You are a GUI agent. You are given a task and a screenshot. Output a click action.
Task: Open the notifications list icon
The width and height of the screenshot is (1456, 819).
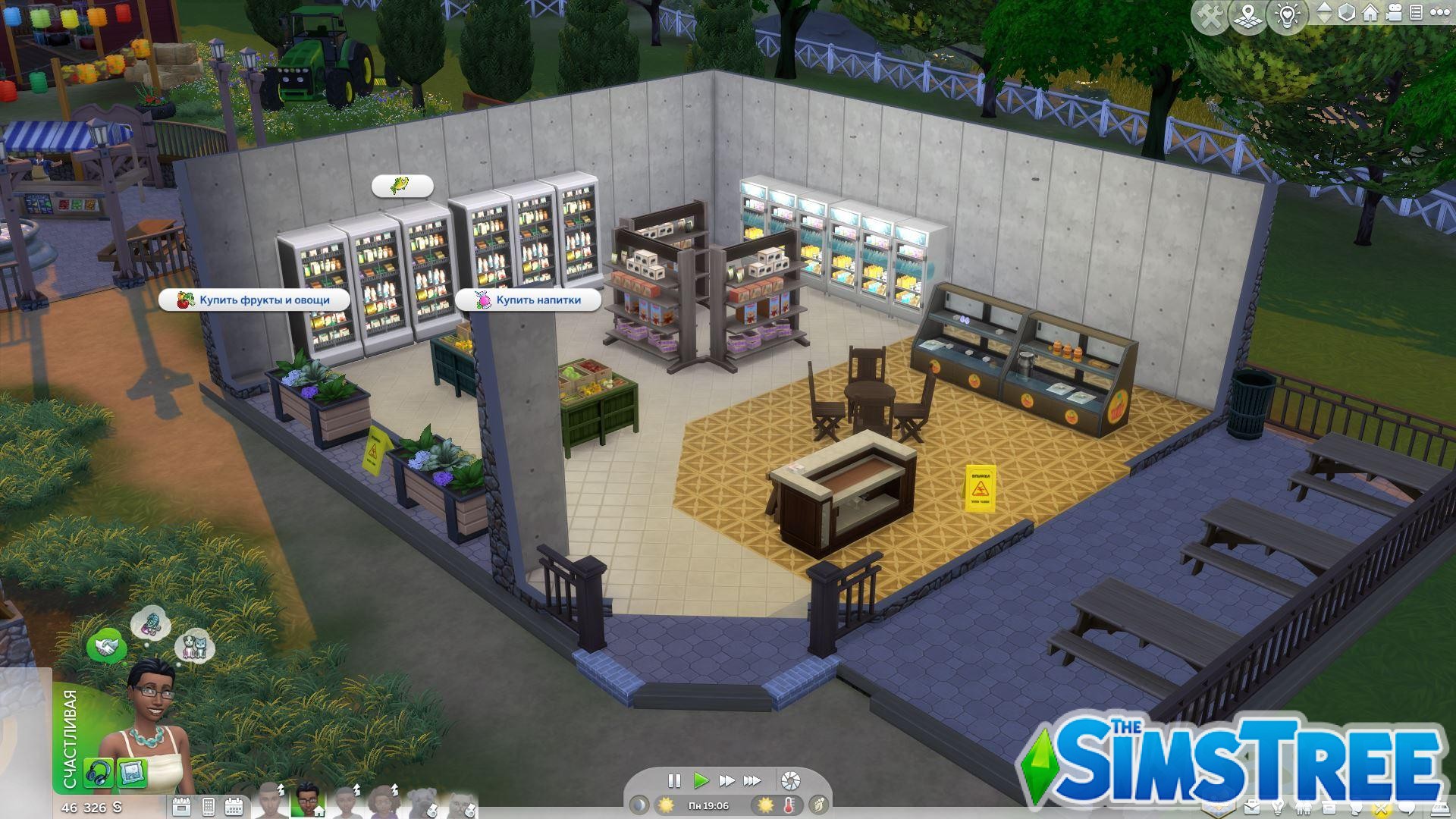1418,13
